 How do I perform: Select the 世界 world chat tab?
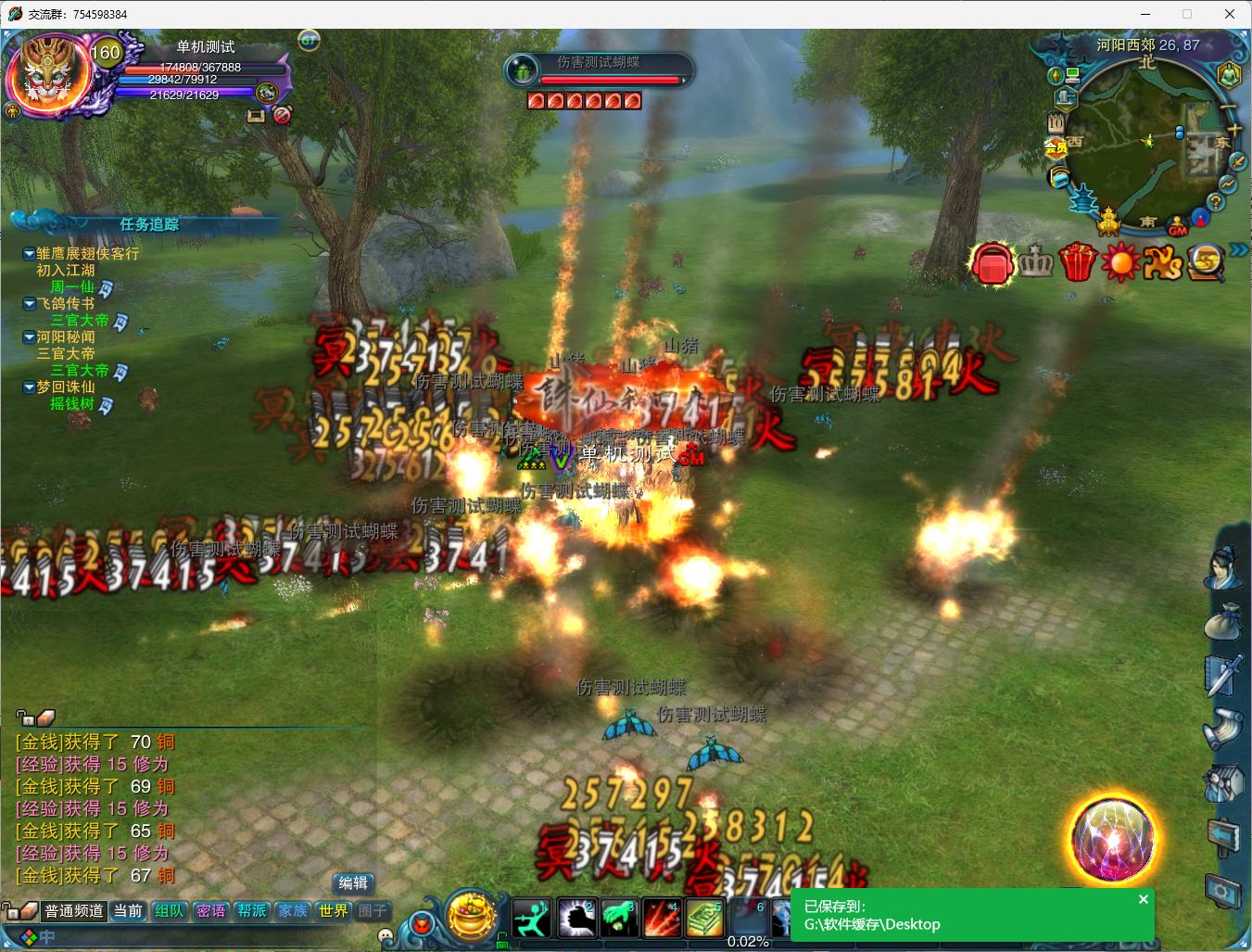point(333,911)
